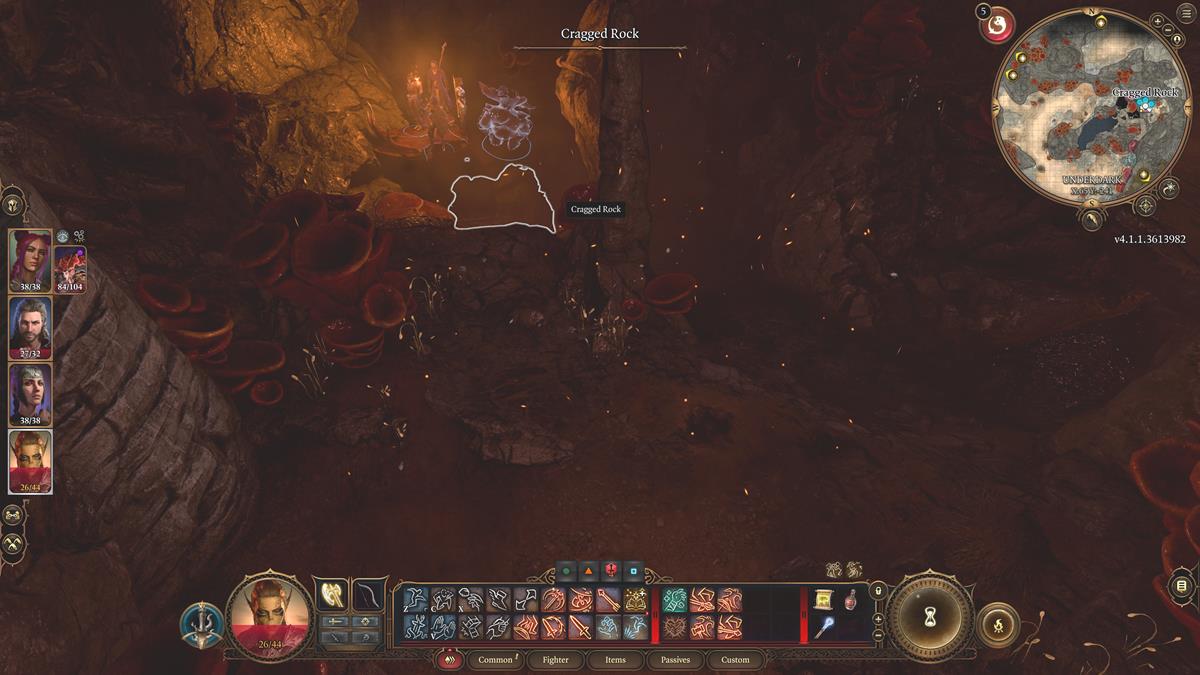Select the summoned creature portrait with 84/104
1200x675 pixels.
tap(70, 268)
